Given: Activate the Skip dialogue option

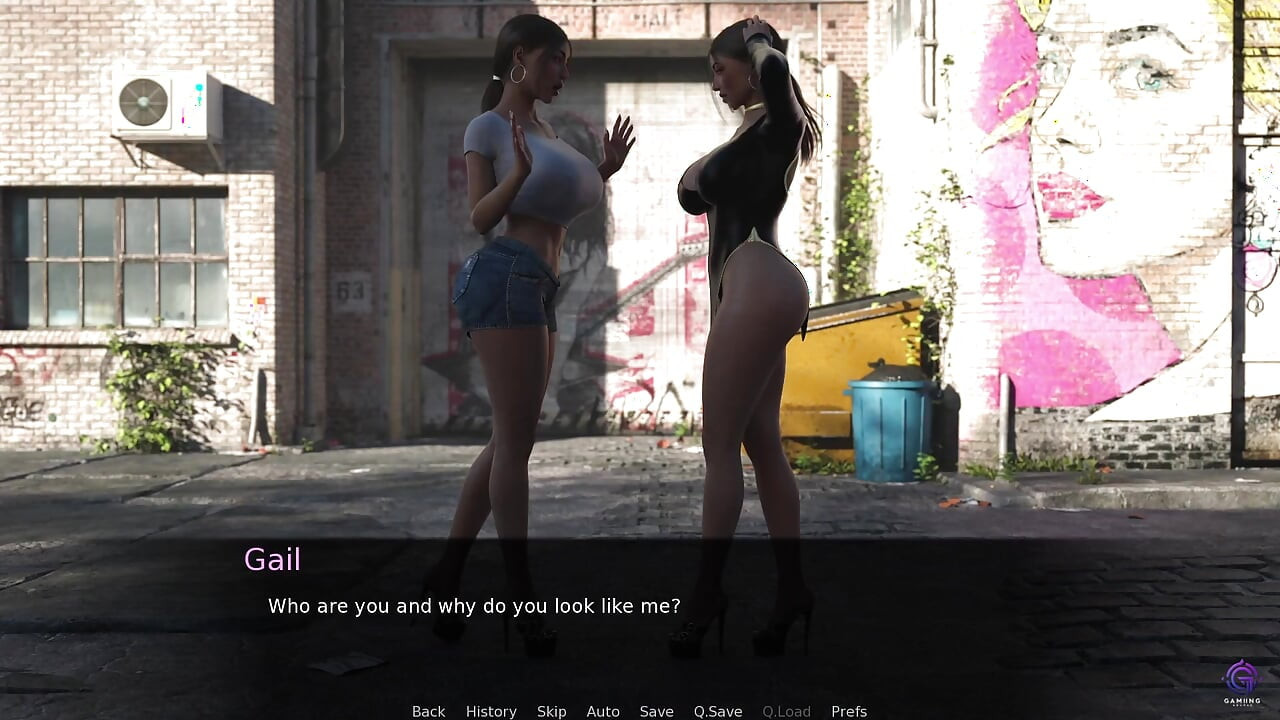Looking at the screenshot, I should point(551,711).
